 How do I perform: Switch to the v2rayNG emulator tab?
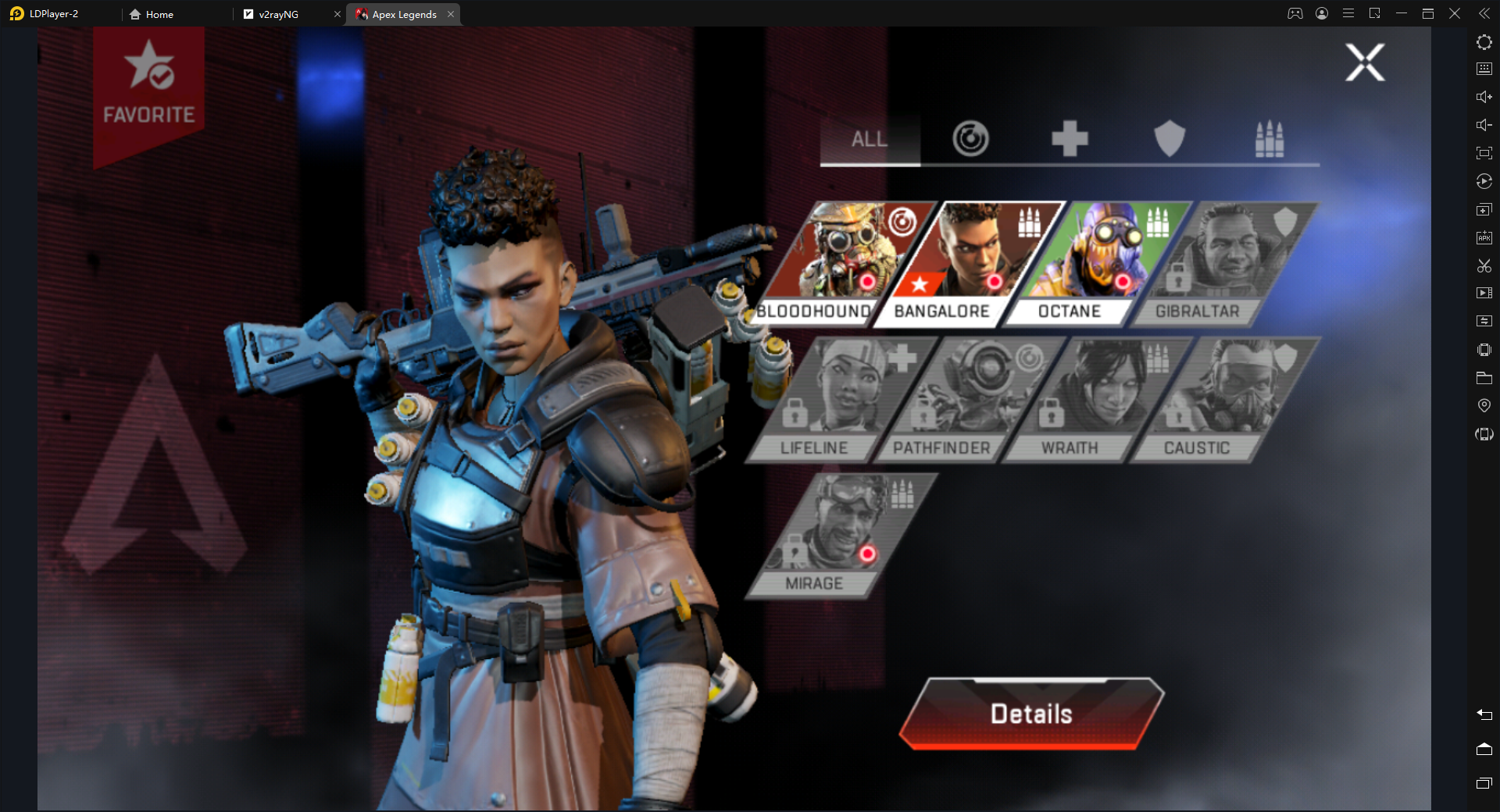278,14
